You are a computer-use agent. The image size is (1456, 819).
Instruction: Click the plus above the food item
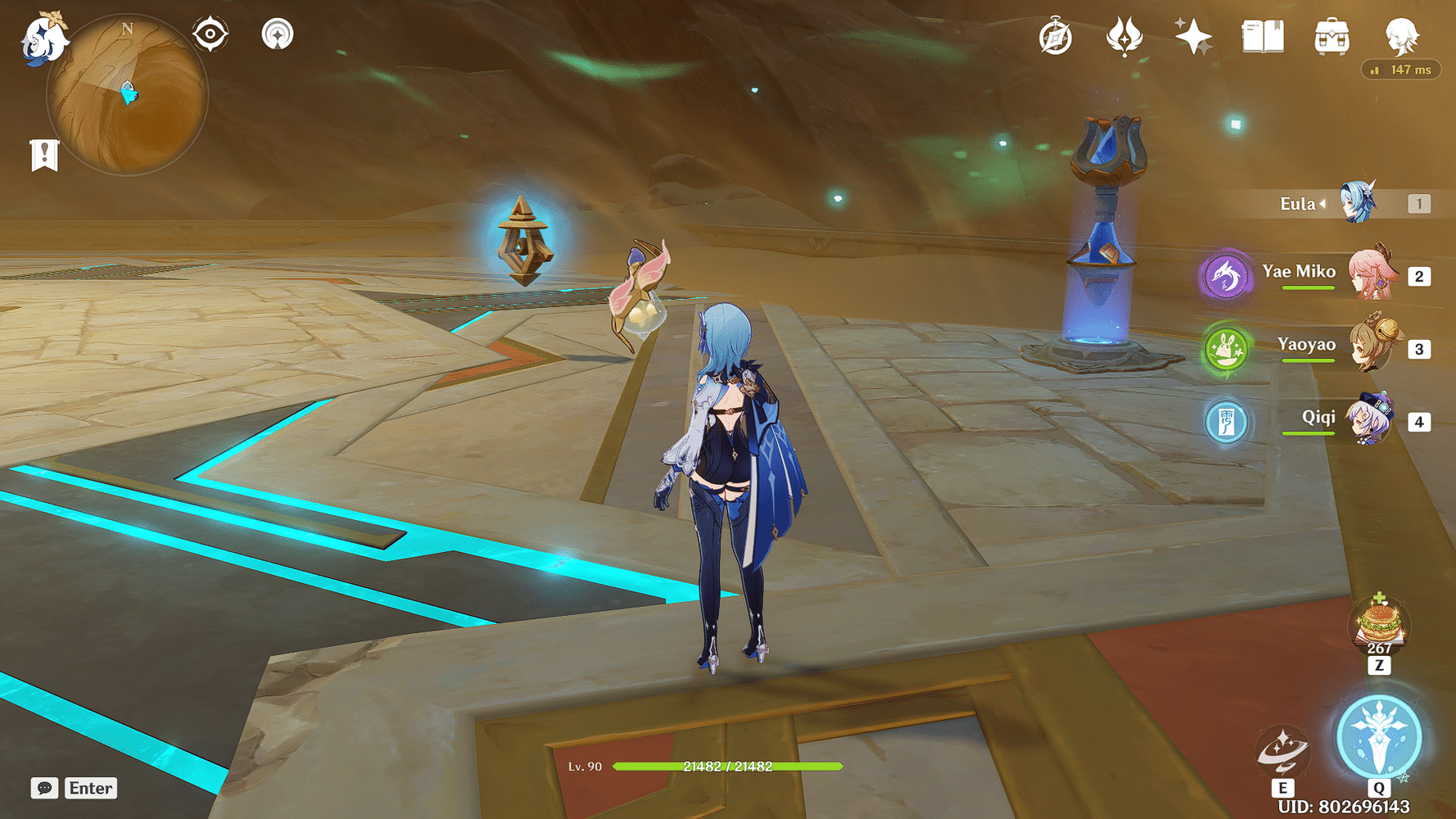point(1379,595)
